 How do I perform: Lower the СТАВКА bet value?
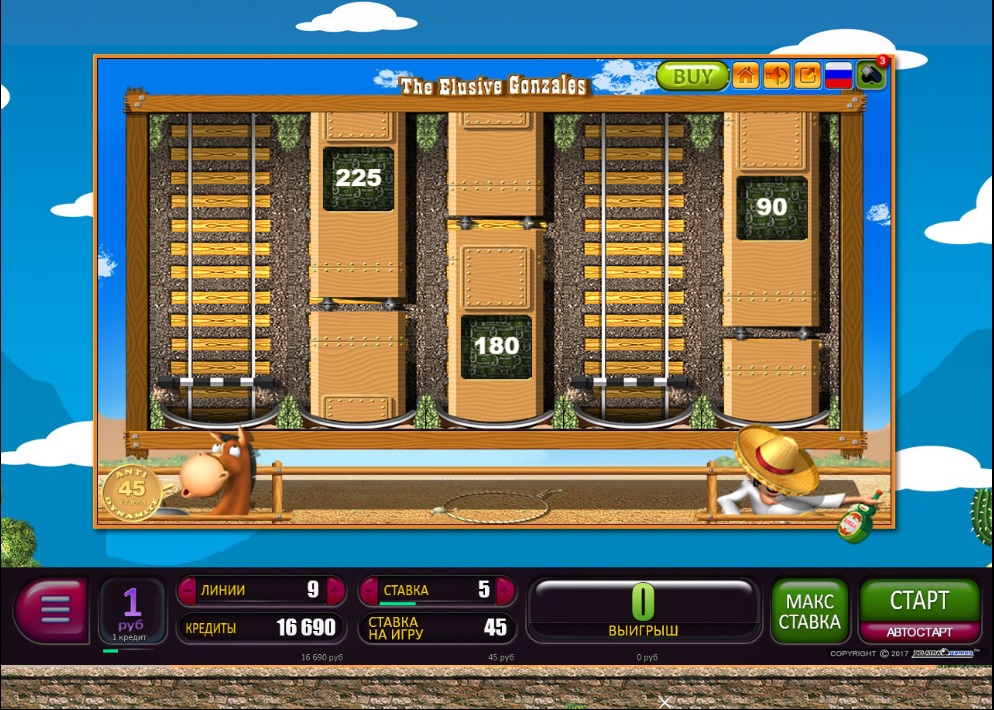click(x=368, y=590)
